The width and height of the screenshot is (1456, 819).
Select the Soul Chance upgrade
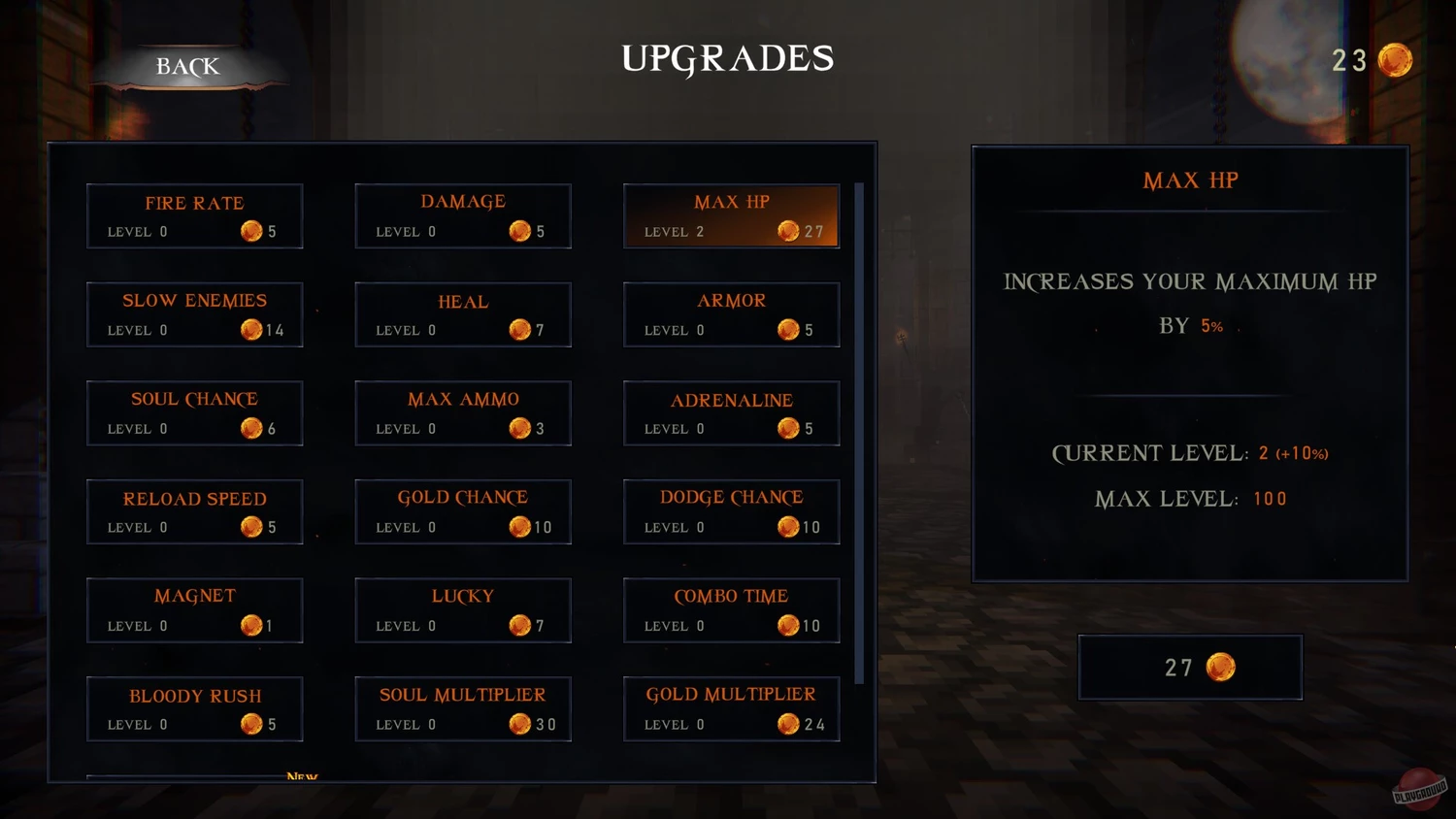[194, 412]
